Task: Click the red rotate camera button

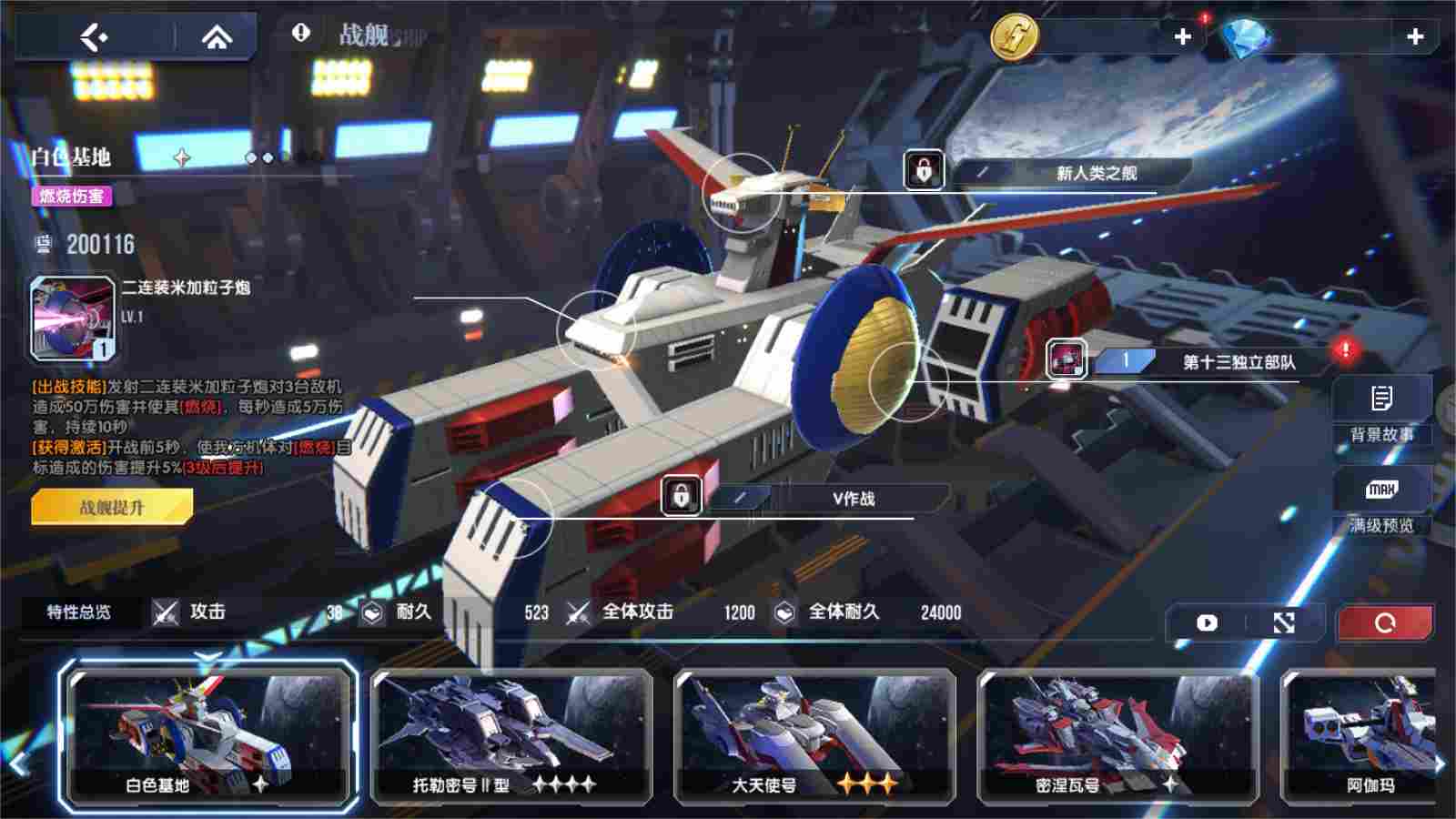Action: tap(1387, 622)
